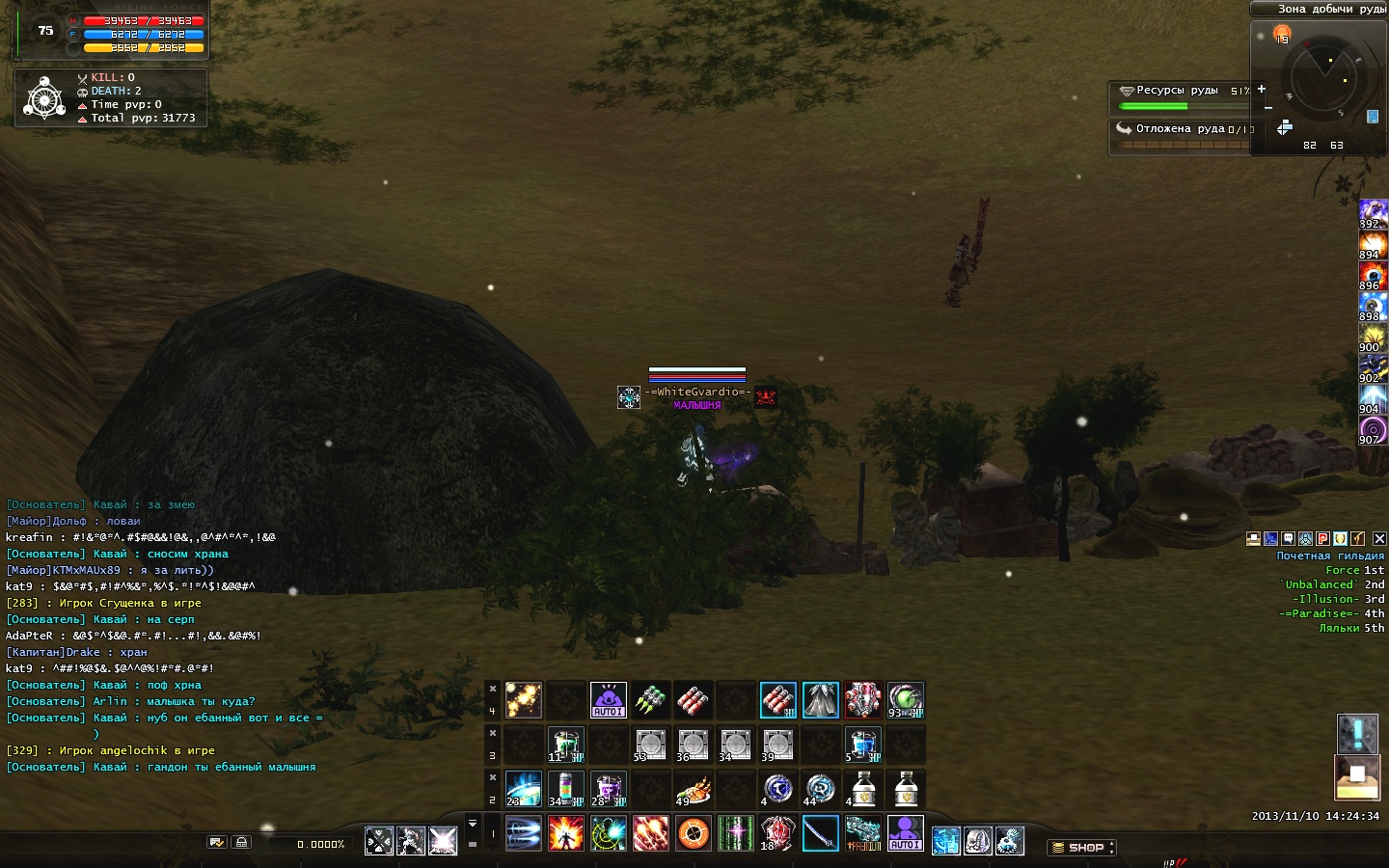
Task: Use the roast chicken food item
Action: 693,789
